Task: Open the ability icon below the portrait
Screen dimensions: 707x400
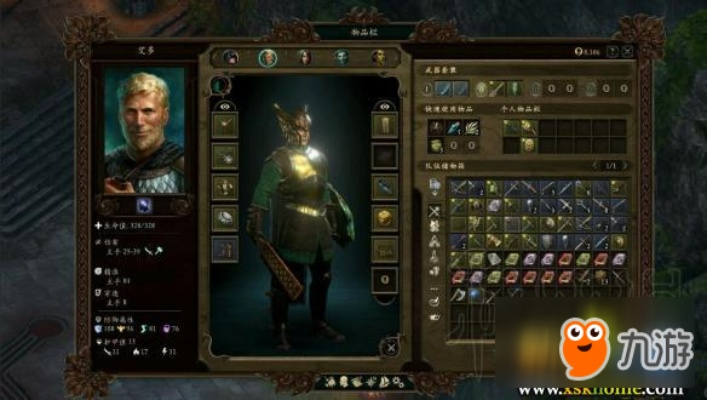Action: (x=144, y=205)
